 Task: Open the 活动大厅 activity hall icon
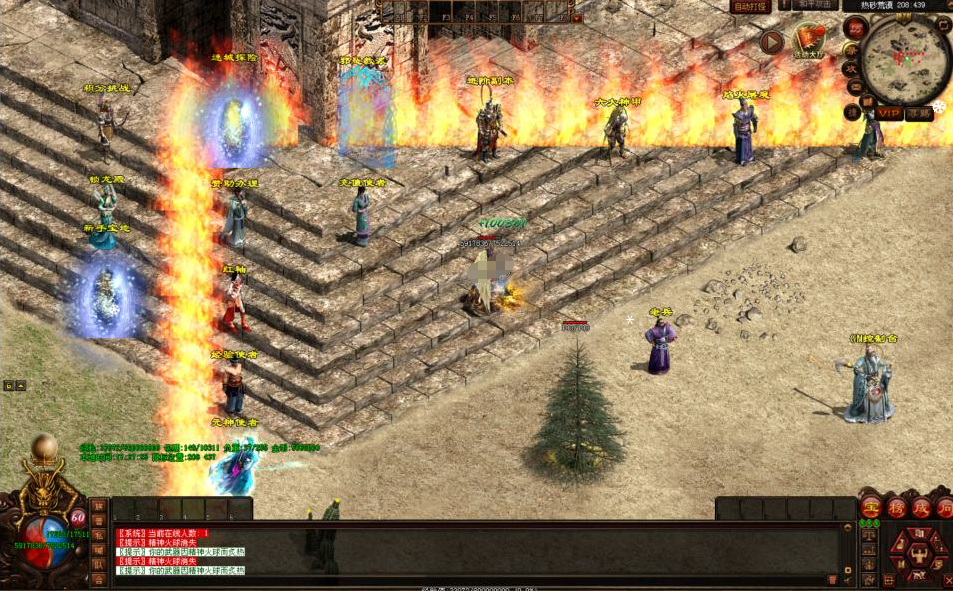pyautogui.click(x=809, y=41)
